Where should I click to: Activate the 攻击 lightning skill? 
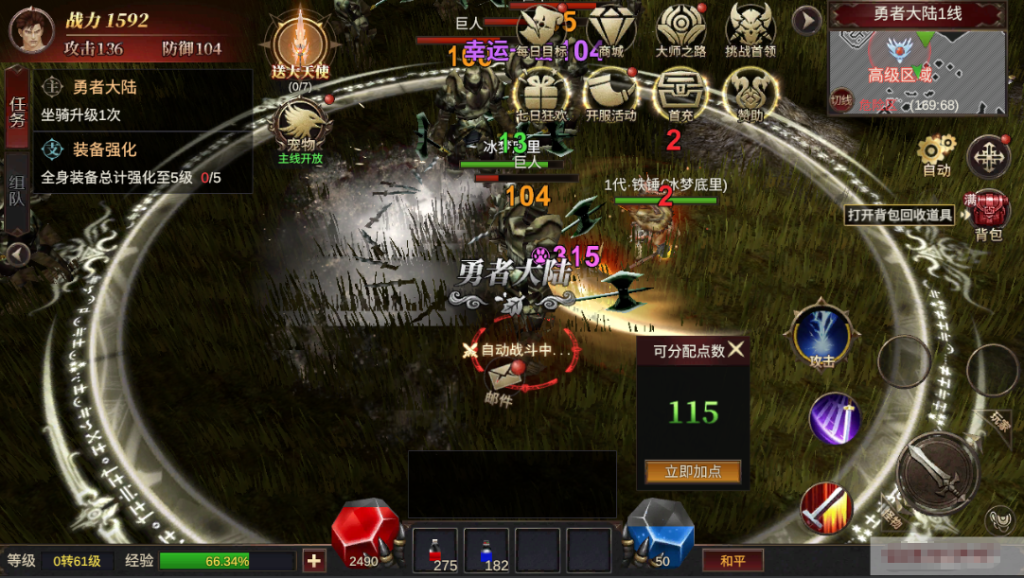coord(822,335)
